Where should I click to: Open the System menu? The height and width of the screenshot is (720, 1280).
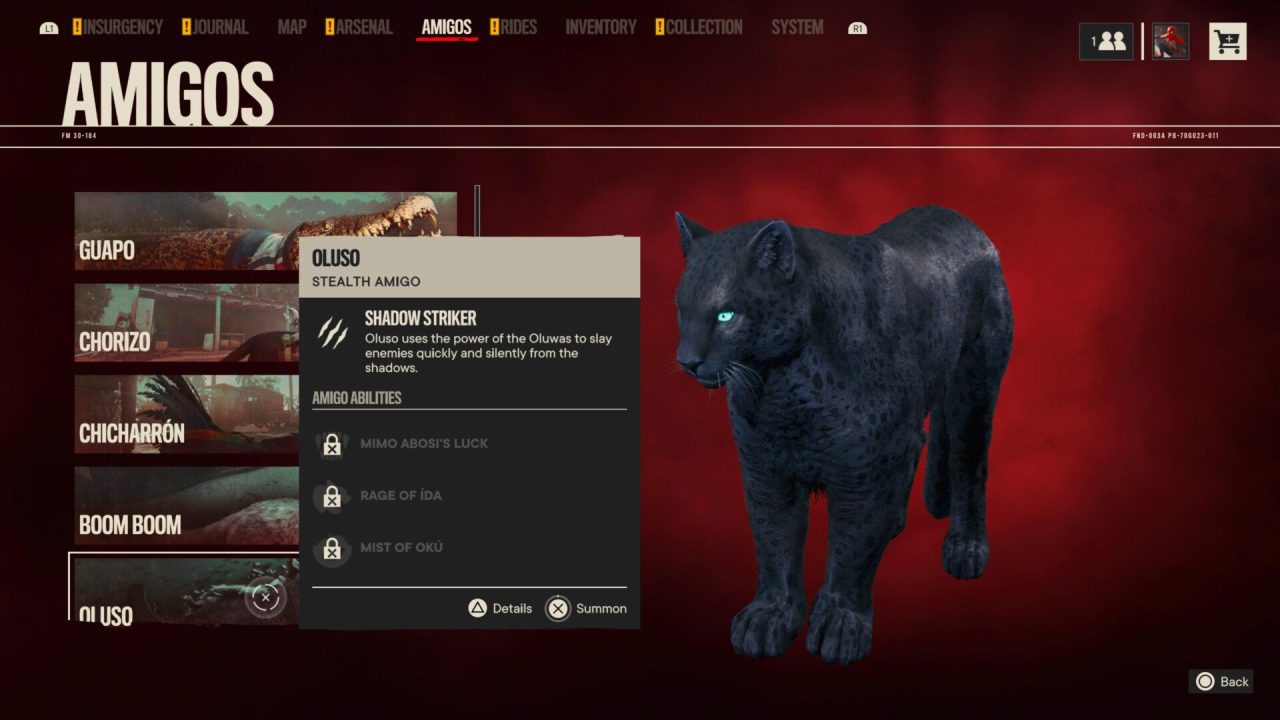coord(796,27)
